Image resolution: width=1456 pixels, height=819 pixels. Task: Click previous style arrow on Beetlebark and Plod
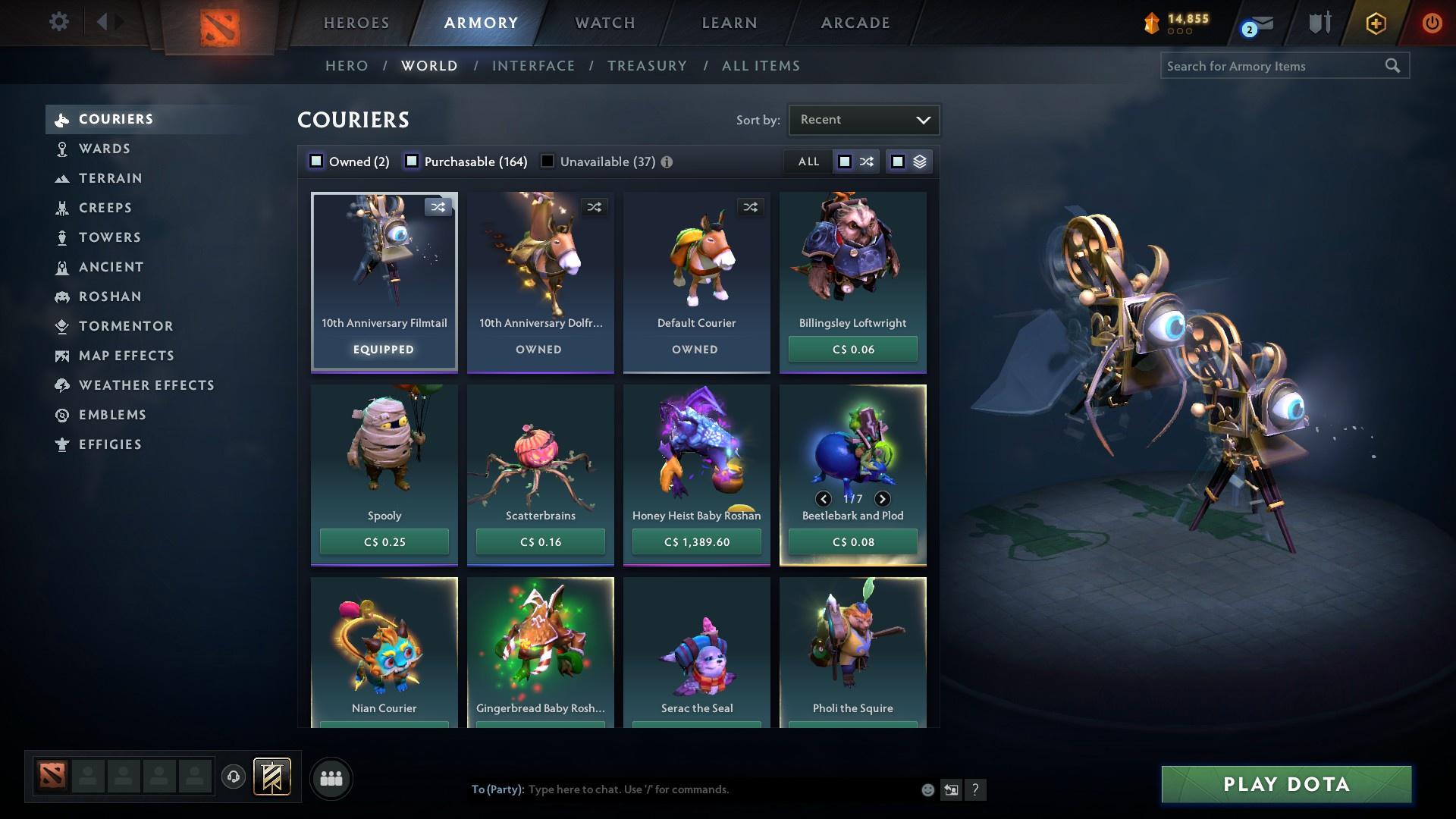point(823,499)
